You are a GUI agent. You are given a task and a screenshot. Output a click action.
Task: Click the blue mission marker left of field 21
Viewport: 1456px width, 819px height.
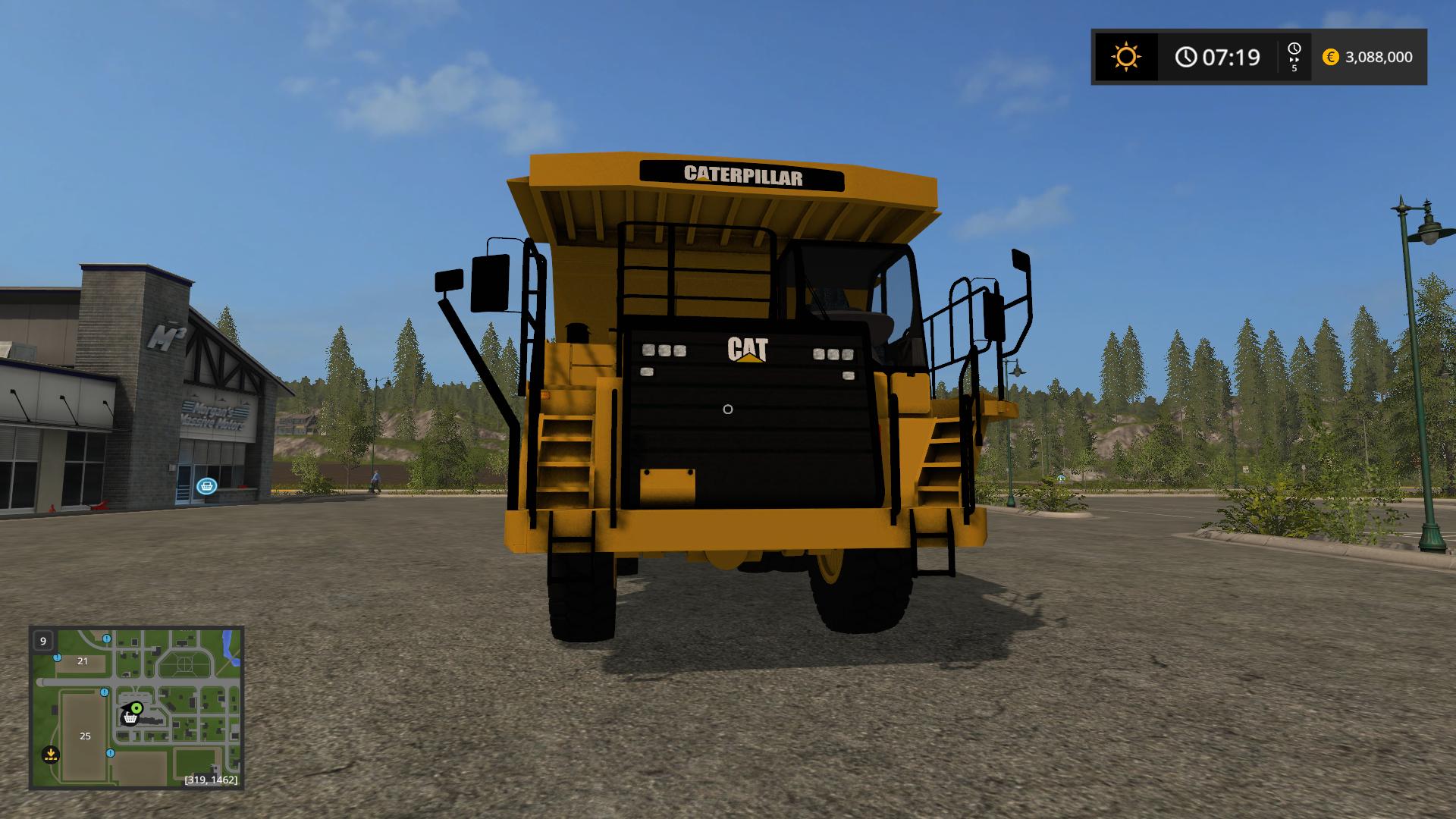click(x=57, y=658)
